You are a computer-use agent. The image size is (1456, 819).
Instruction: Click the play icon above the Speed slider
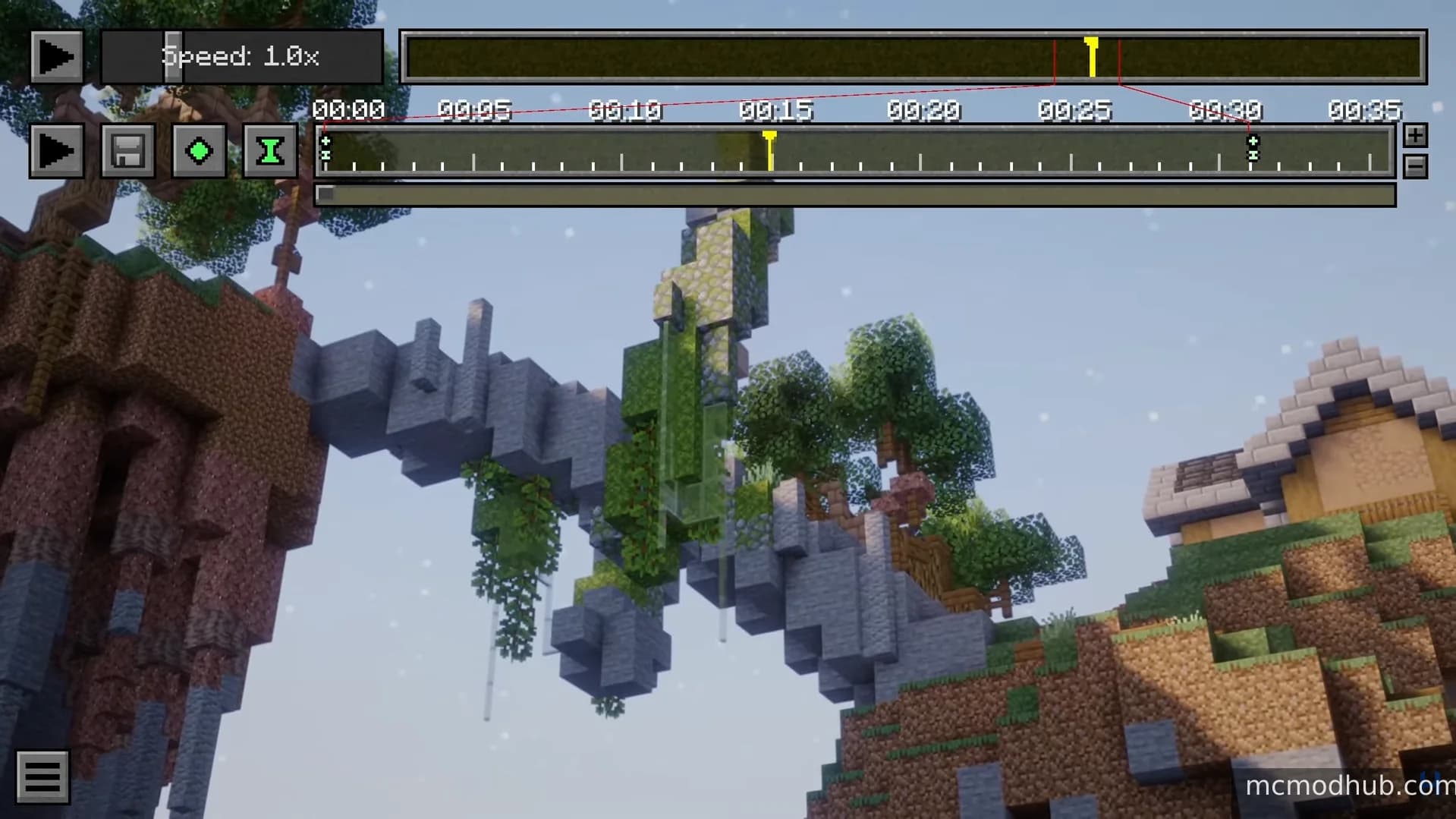[56, 55]
